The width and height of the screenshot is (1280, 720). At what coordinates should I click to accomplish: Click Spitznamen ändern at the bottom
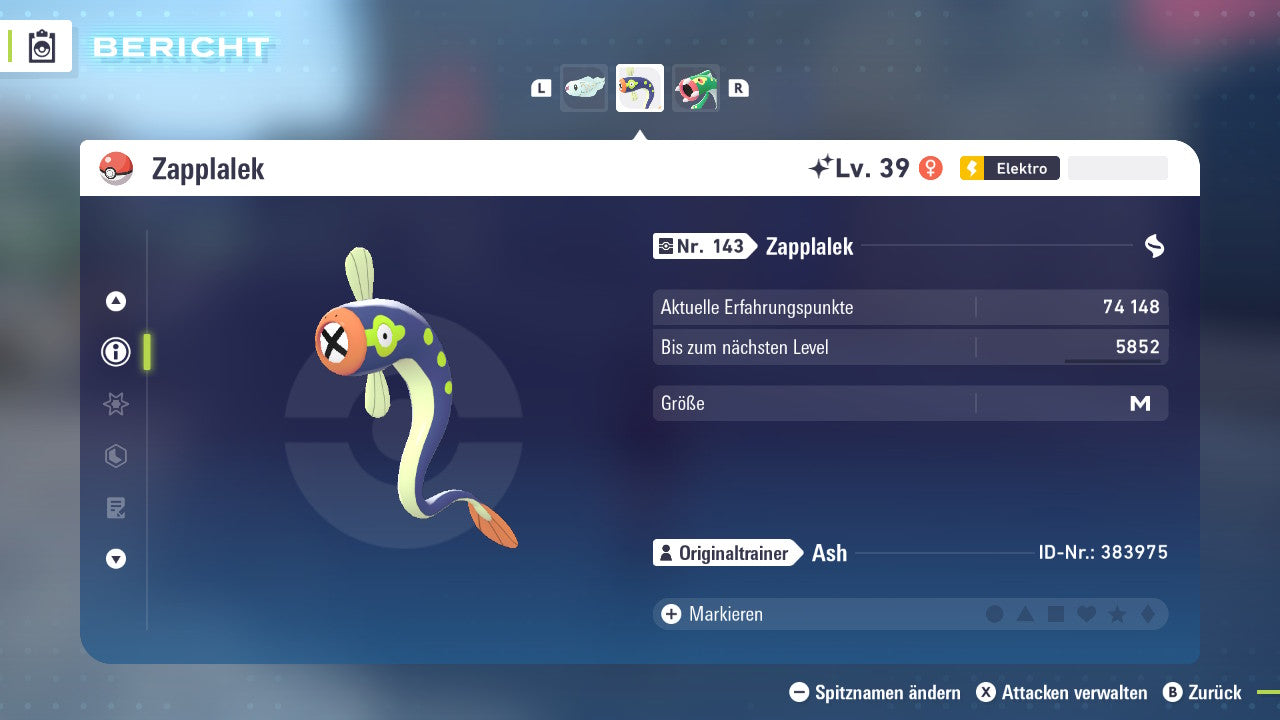click(875, 692)
